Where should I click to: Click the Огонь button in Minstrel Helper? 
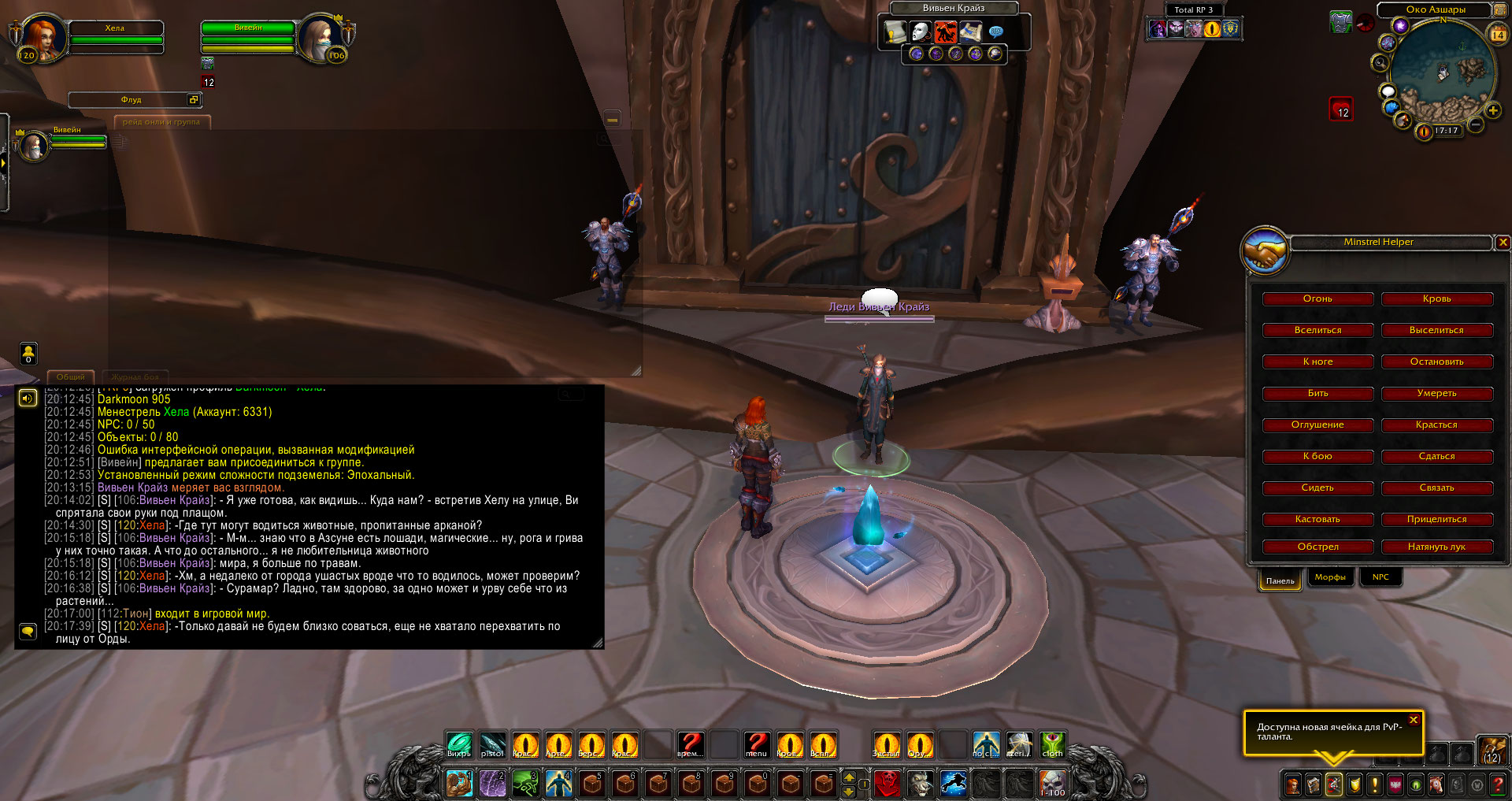pyautogui.click(x=1317, y=299)
